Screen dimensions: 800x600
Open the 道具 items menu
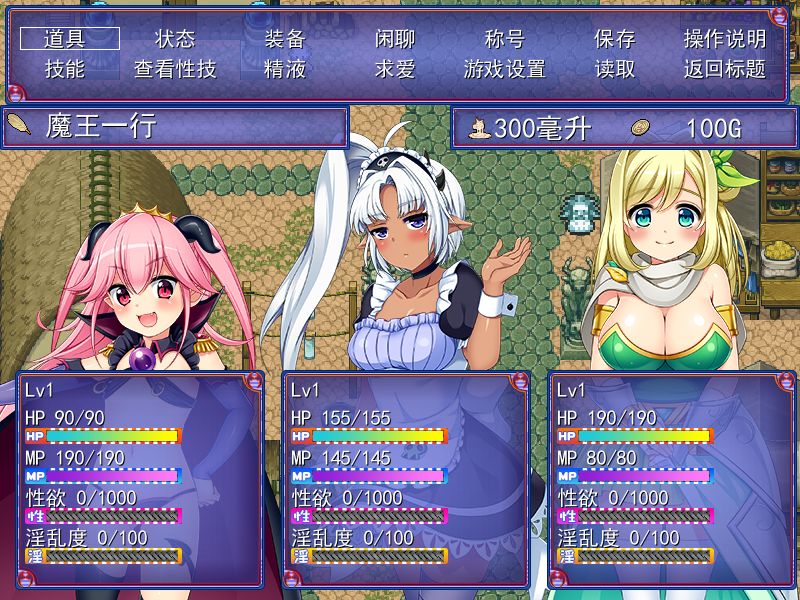click(70, 39)
